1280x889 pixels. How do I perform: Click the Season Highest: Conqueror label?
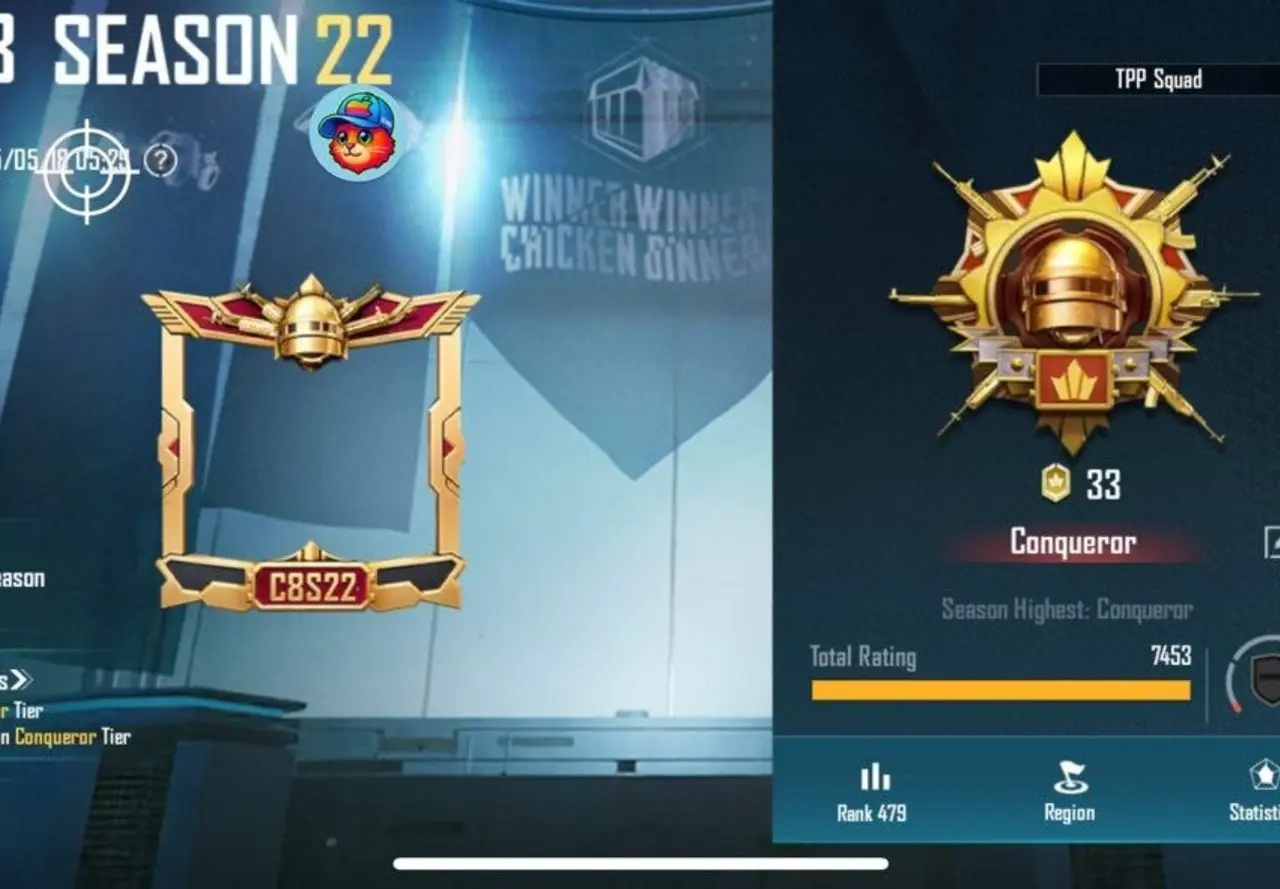(x=1070, y=606)
